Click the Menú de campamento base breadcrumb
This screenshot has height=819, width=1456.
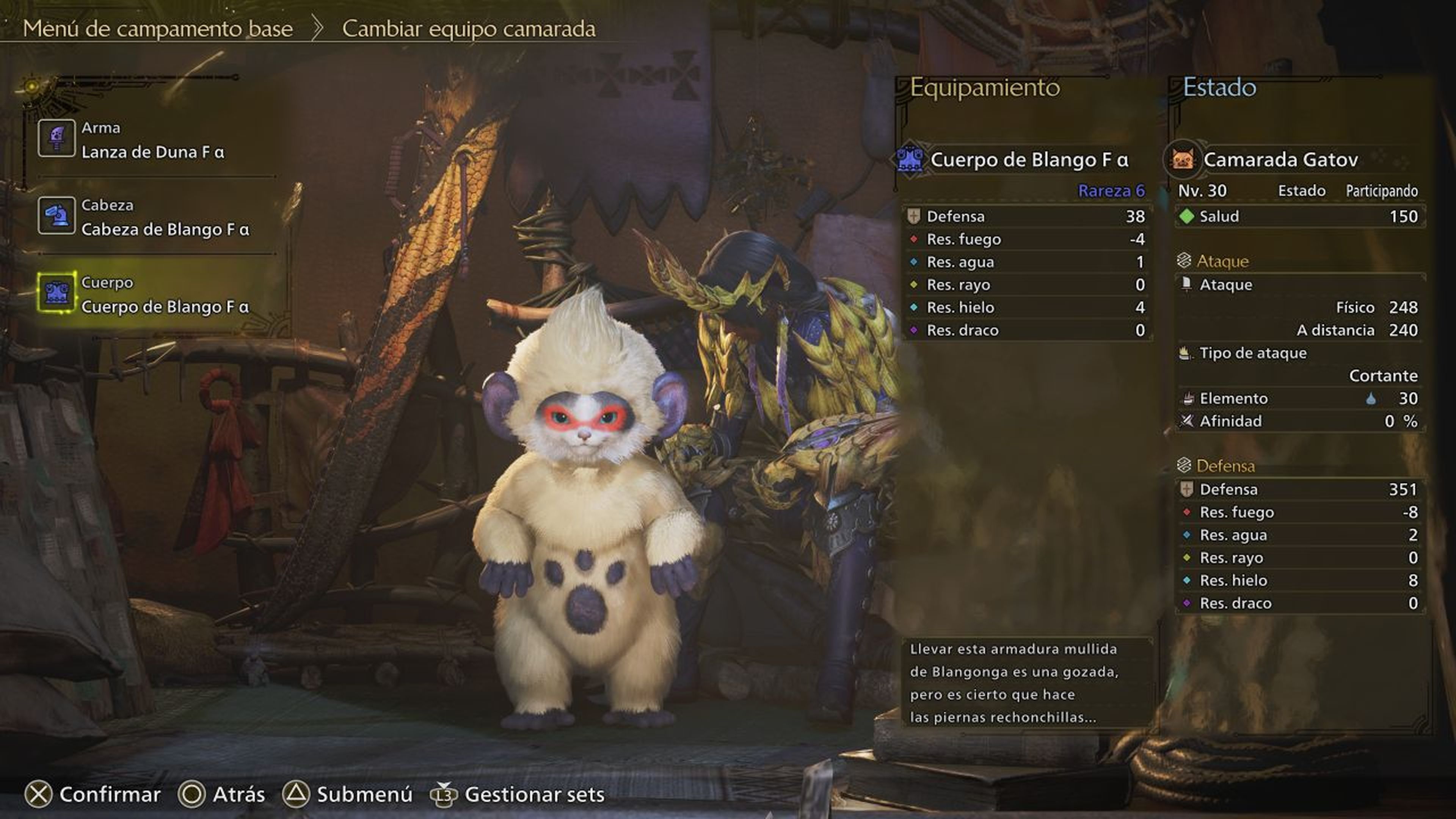(159, 30)
